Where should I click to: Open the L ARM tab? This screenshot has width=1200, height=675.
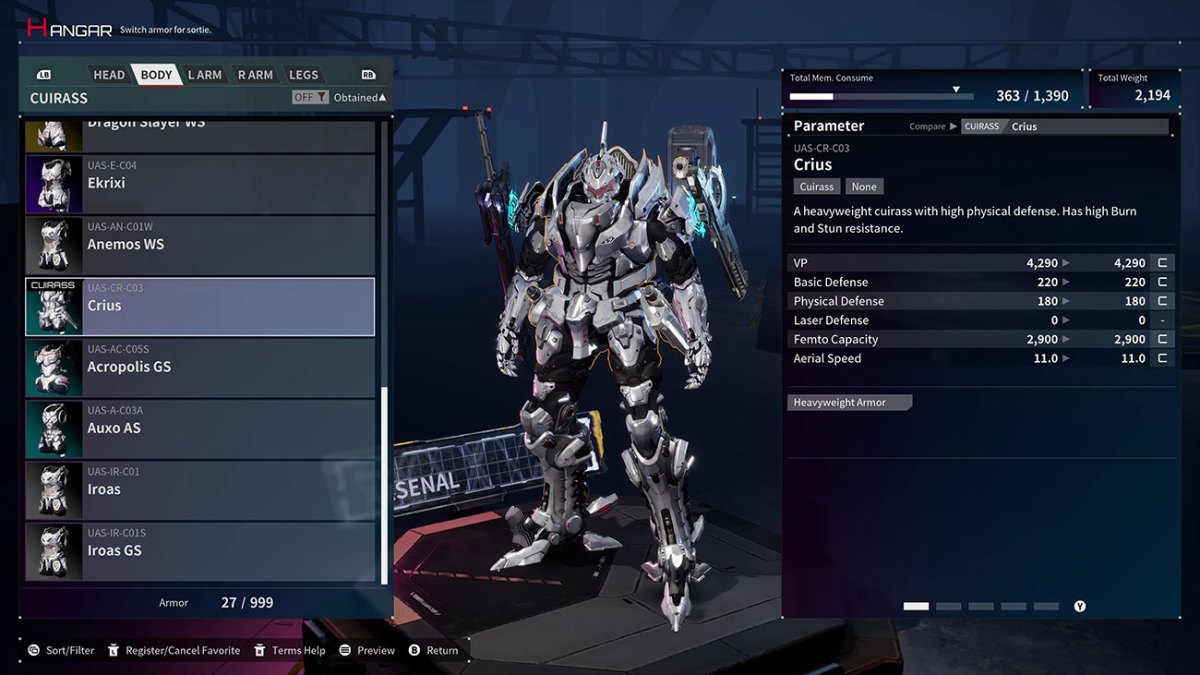204,75
